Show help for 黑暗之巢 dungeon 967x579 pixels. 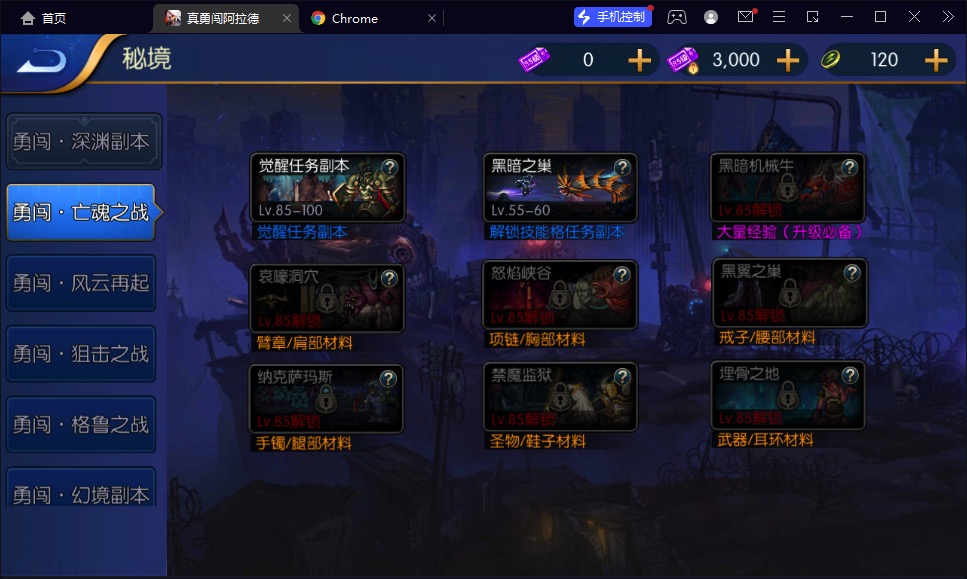[622, 167]
